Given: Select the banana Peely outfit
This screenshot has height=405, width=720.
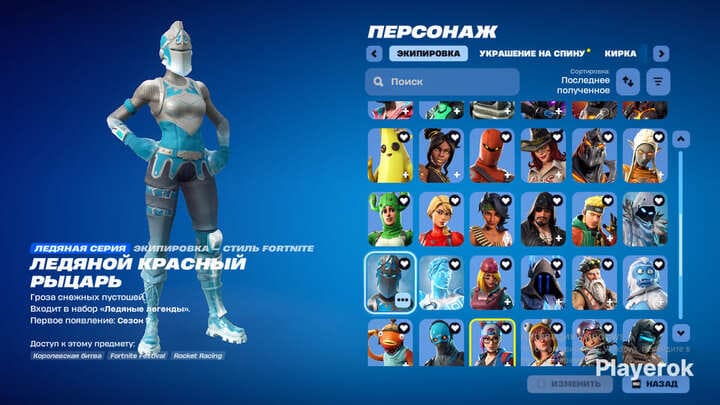Looking at the screenshot, I should coord(389,155).
